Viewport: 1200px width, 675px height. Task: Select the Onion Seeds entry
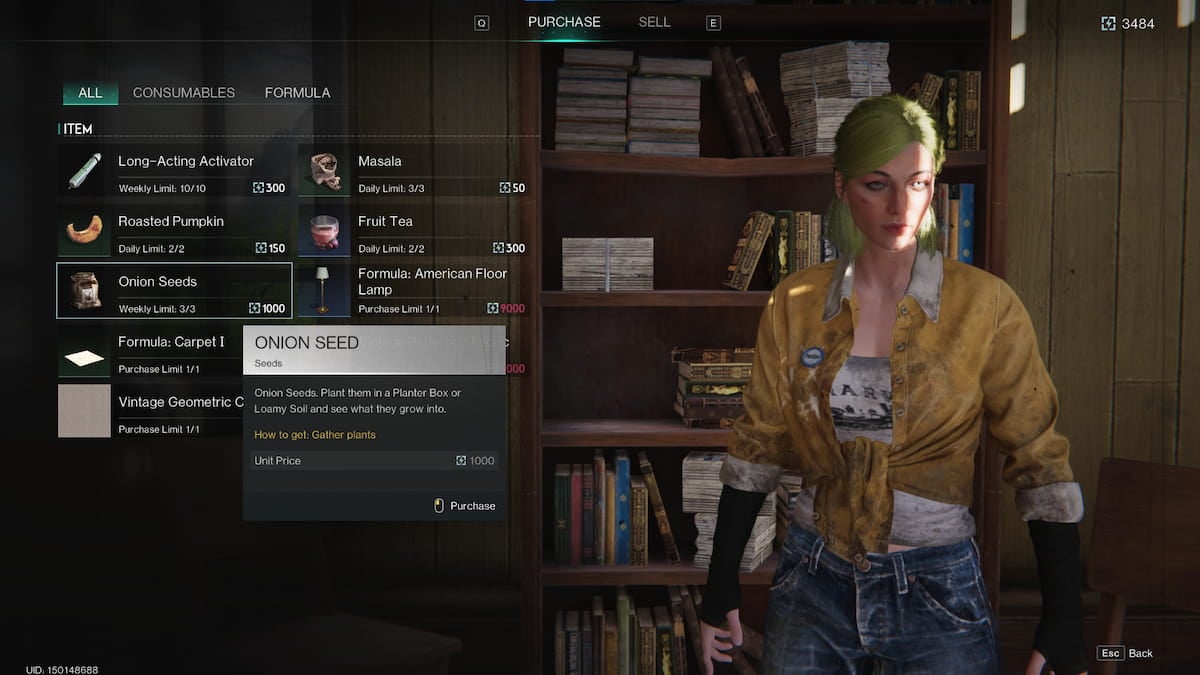coord(174,291)
